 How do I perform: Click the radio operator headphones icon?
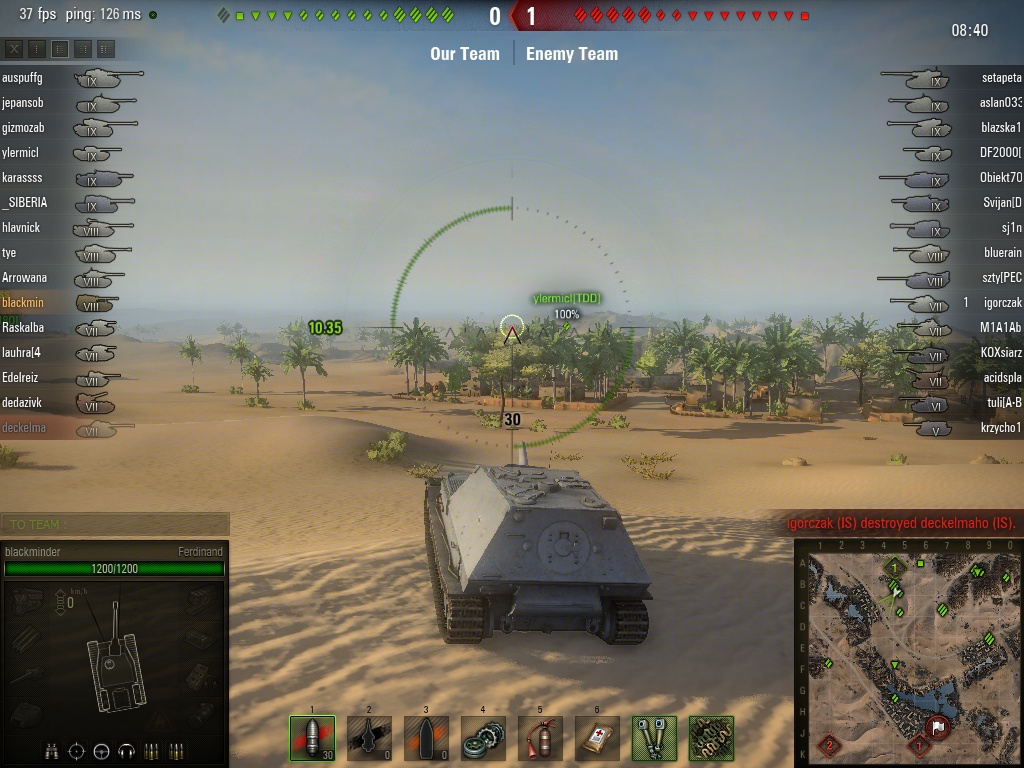point(126,751)
